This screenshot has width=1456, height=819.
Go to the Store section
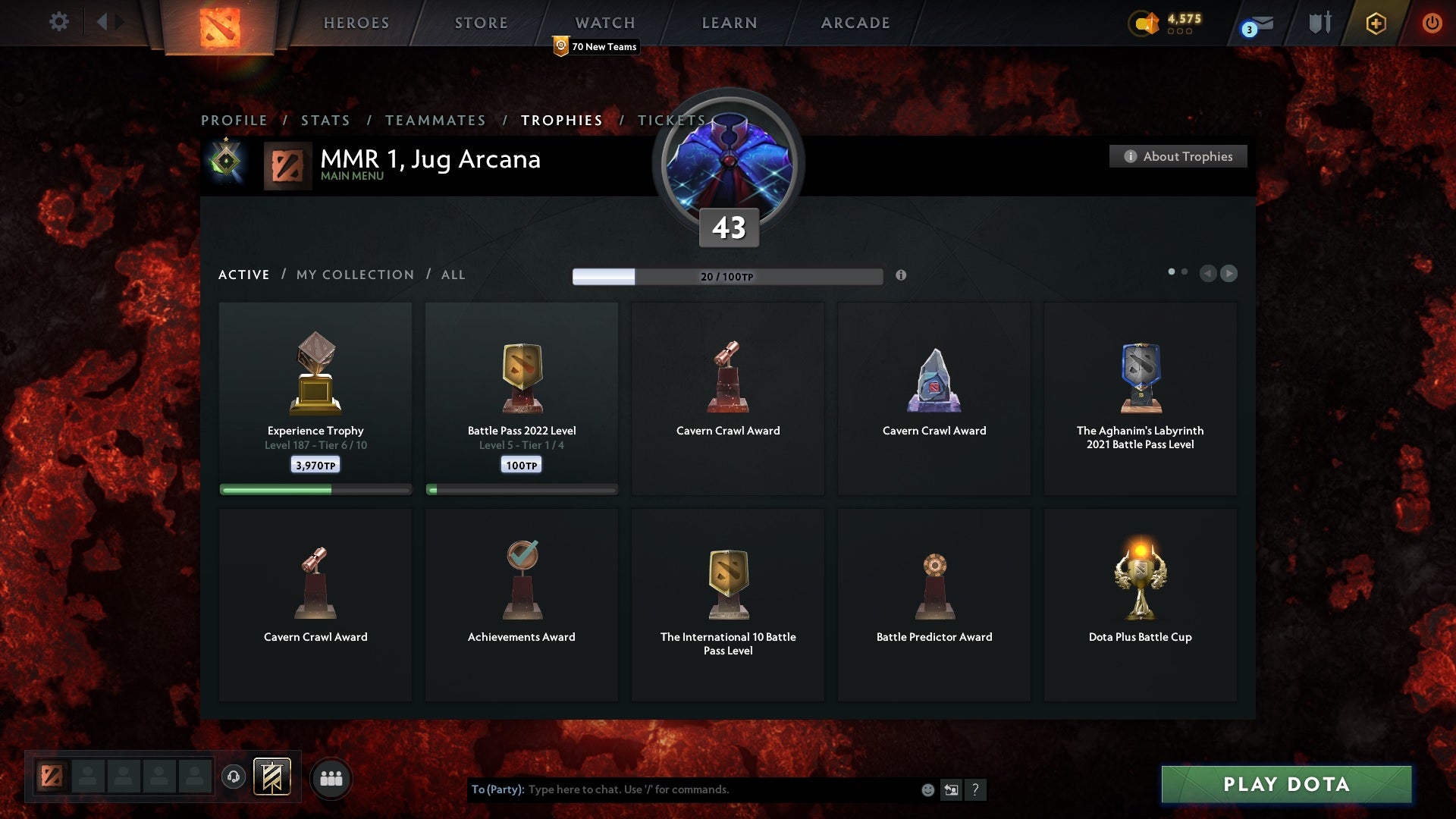(481, 24)
